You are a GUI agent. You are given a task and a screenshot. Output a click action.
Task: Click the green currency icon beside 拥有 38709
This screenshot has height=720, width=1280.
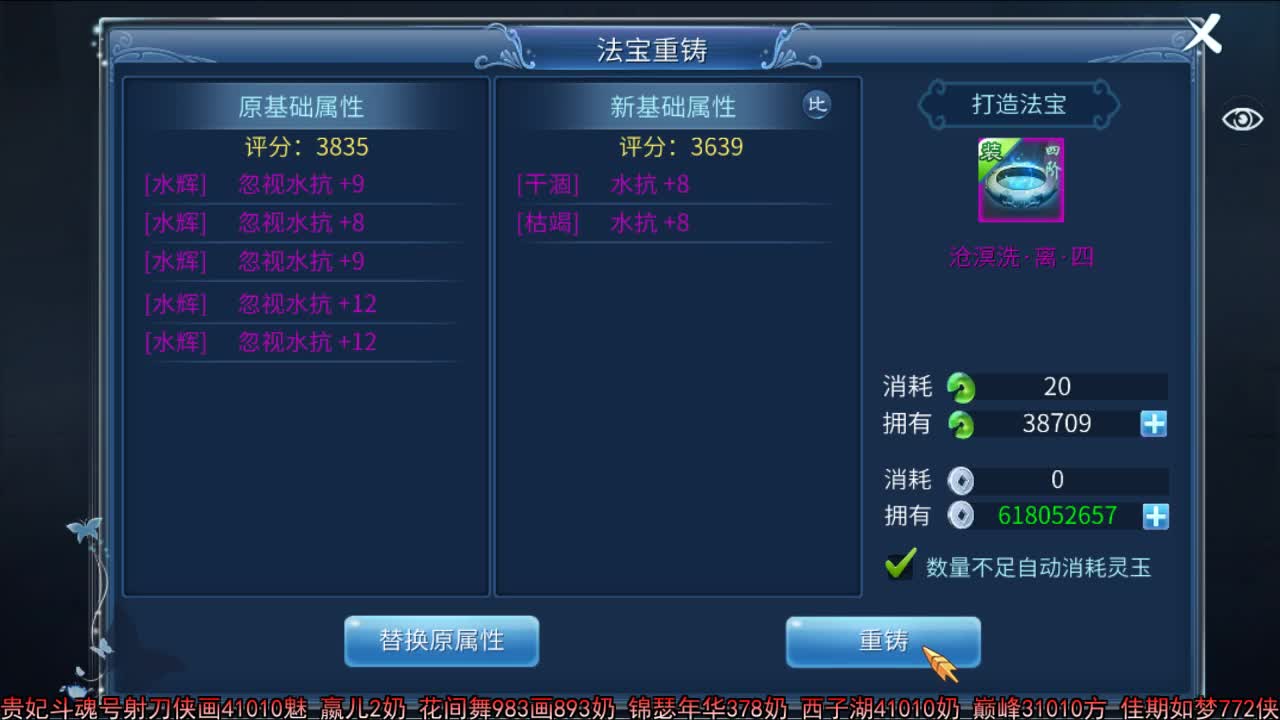click(961, 423)
